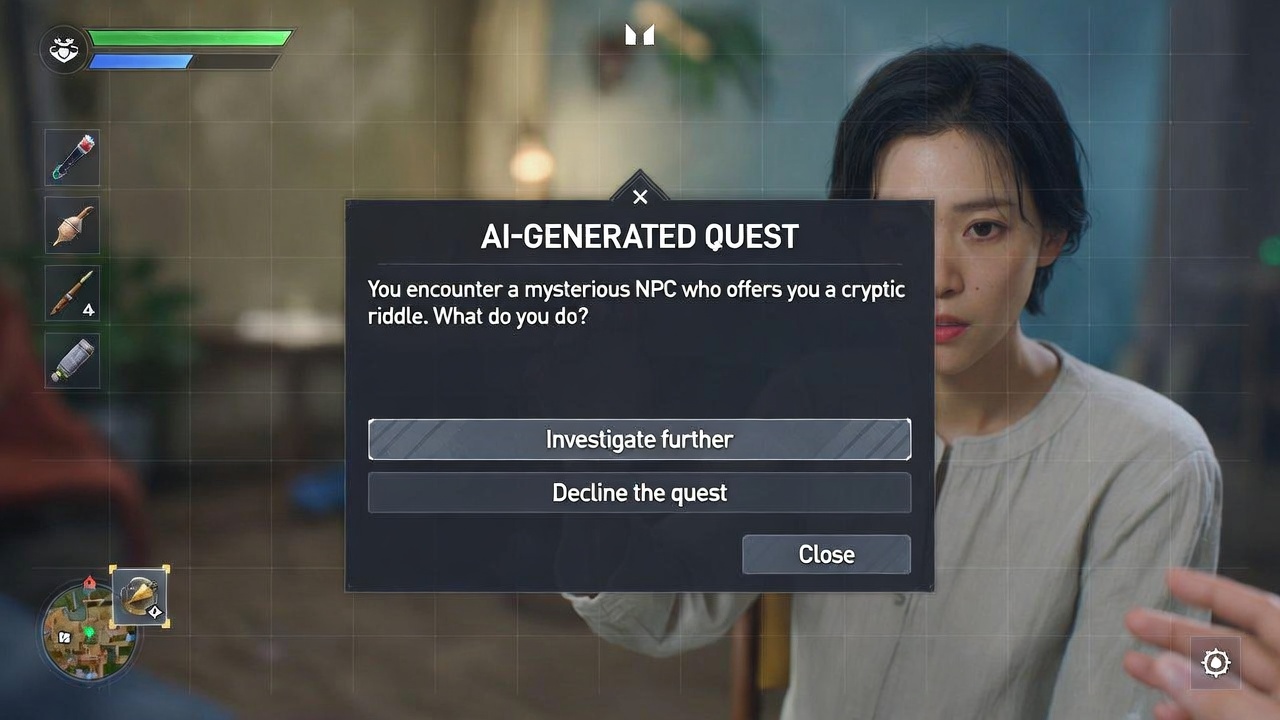Choose the Investigate further option

[640, 439]
